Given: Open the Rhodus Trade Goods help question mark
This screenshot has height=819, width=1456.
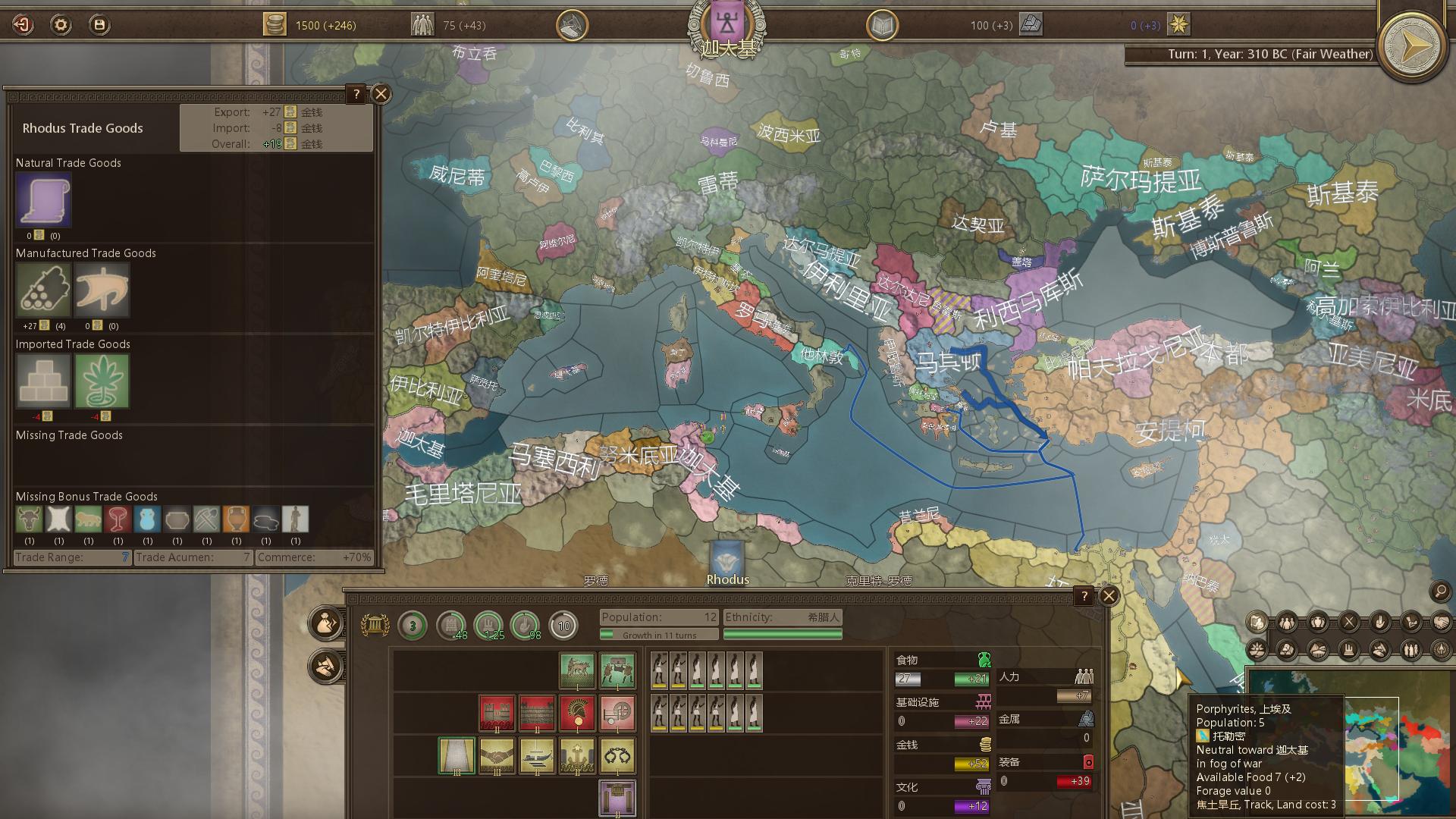Looking at the screenshot, I should coord(356,93).
